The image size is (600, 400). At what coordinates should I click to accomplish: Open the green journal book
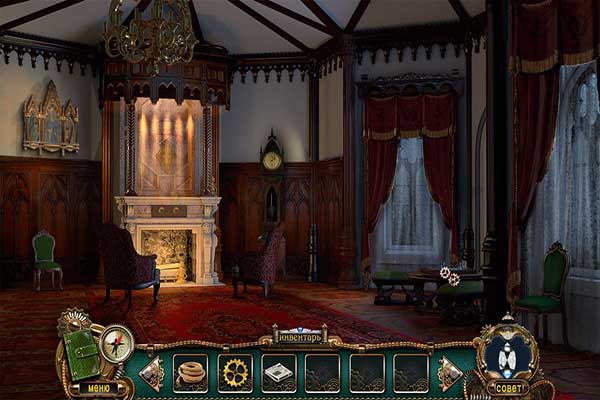(81, 352)
